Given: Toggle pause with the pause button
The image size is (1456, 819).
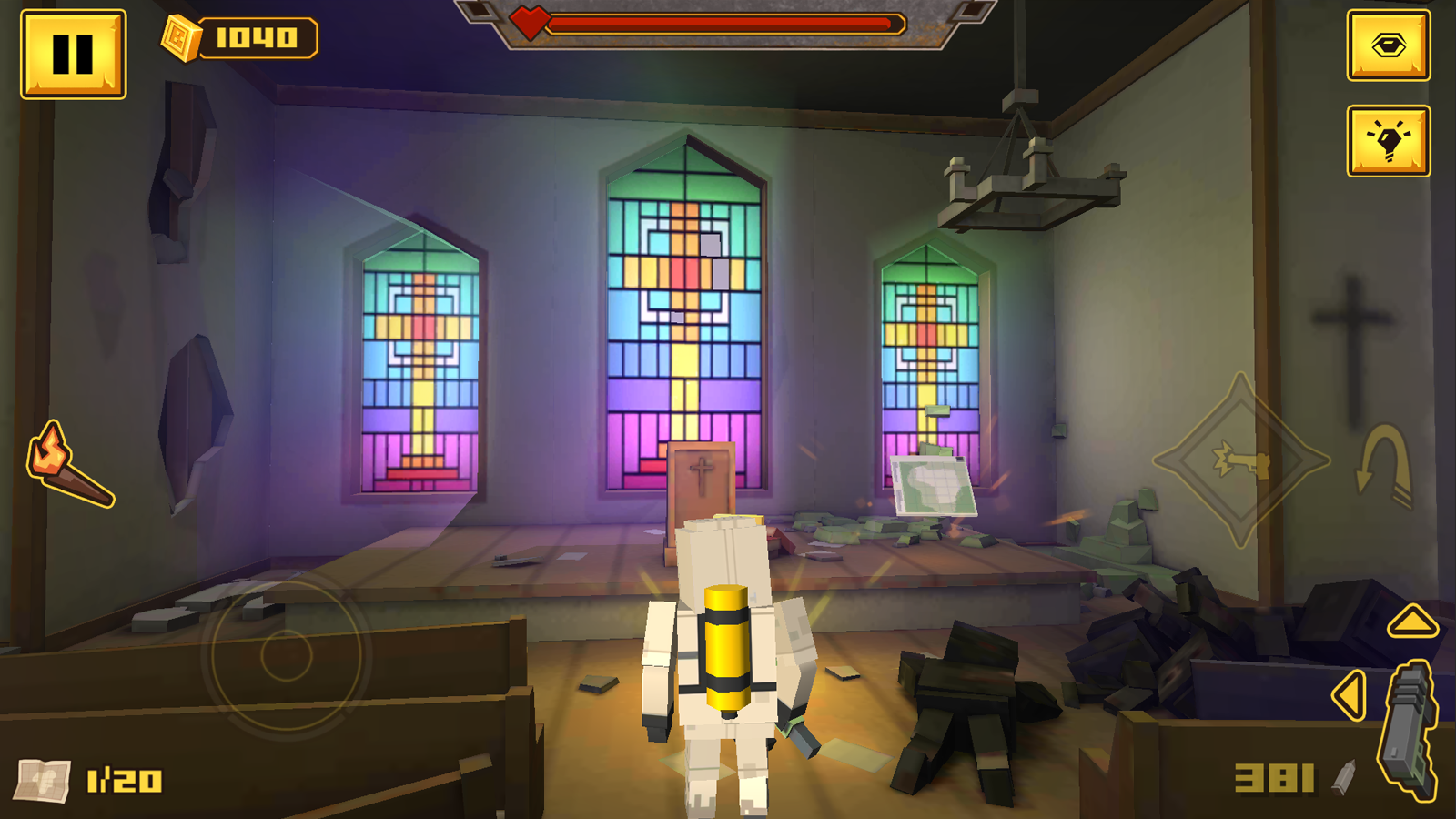Looking at the screenshot, I should tap(76, 52).
